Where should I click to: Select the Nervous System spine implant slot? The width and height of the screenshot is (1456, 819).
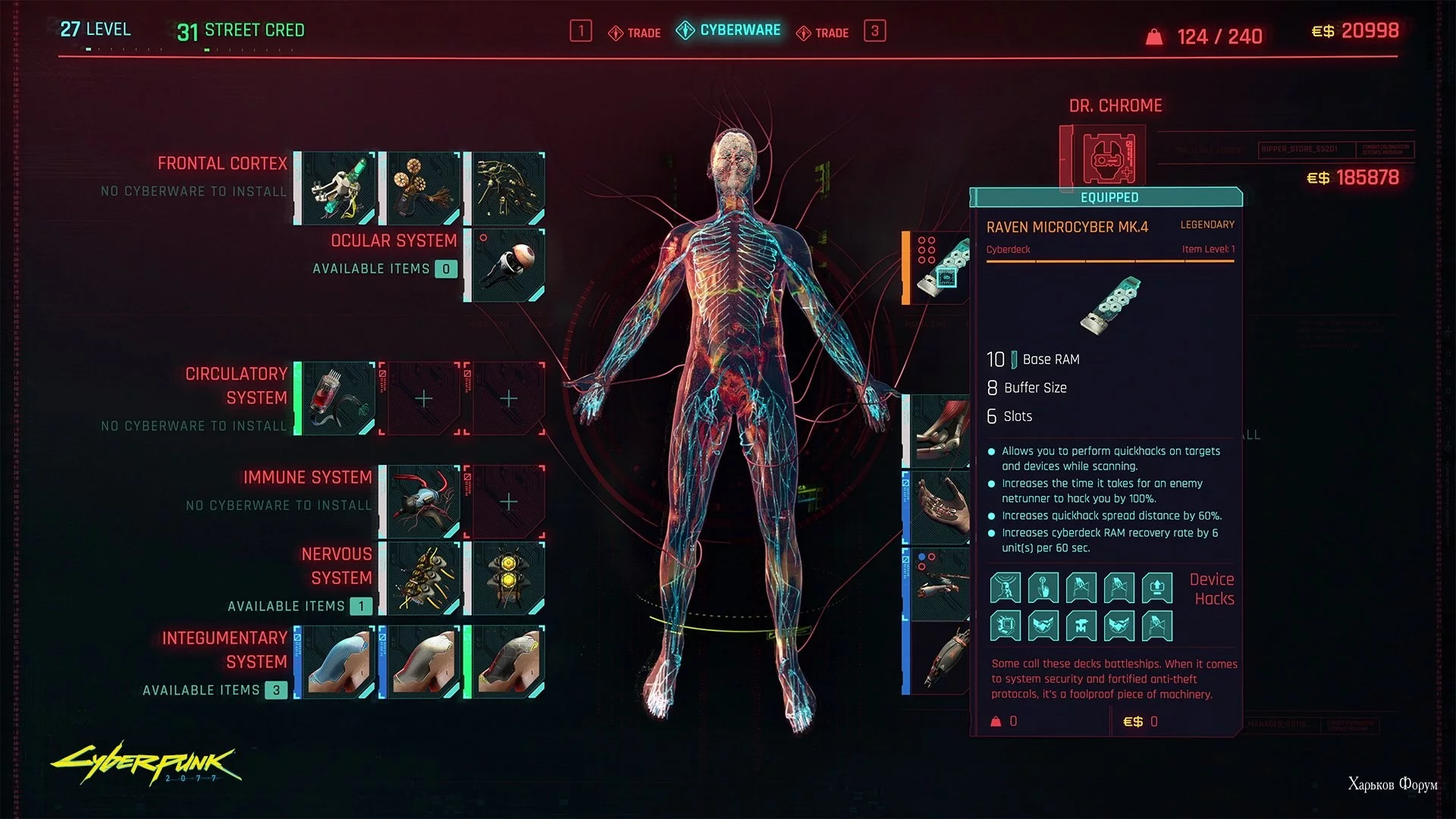(x=423, y=578)
